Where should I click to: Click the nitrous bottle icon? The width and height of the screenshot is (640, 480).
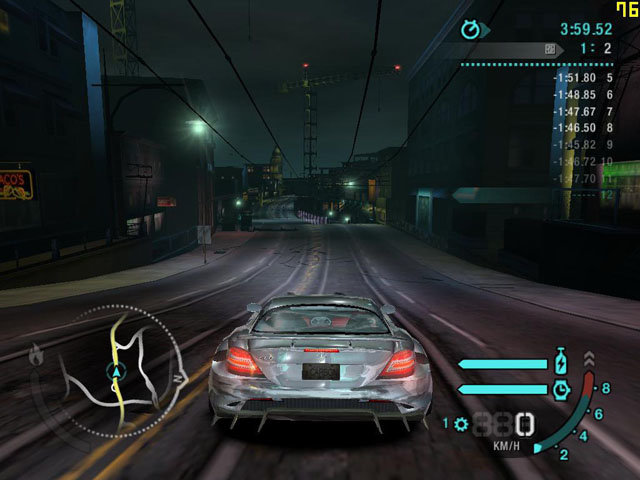pos(561,361)
